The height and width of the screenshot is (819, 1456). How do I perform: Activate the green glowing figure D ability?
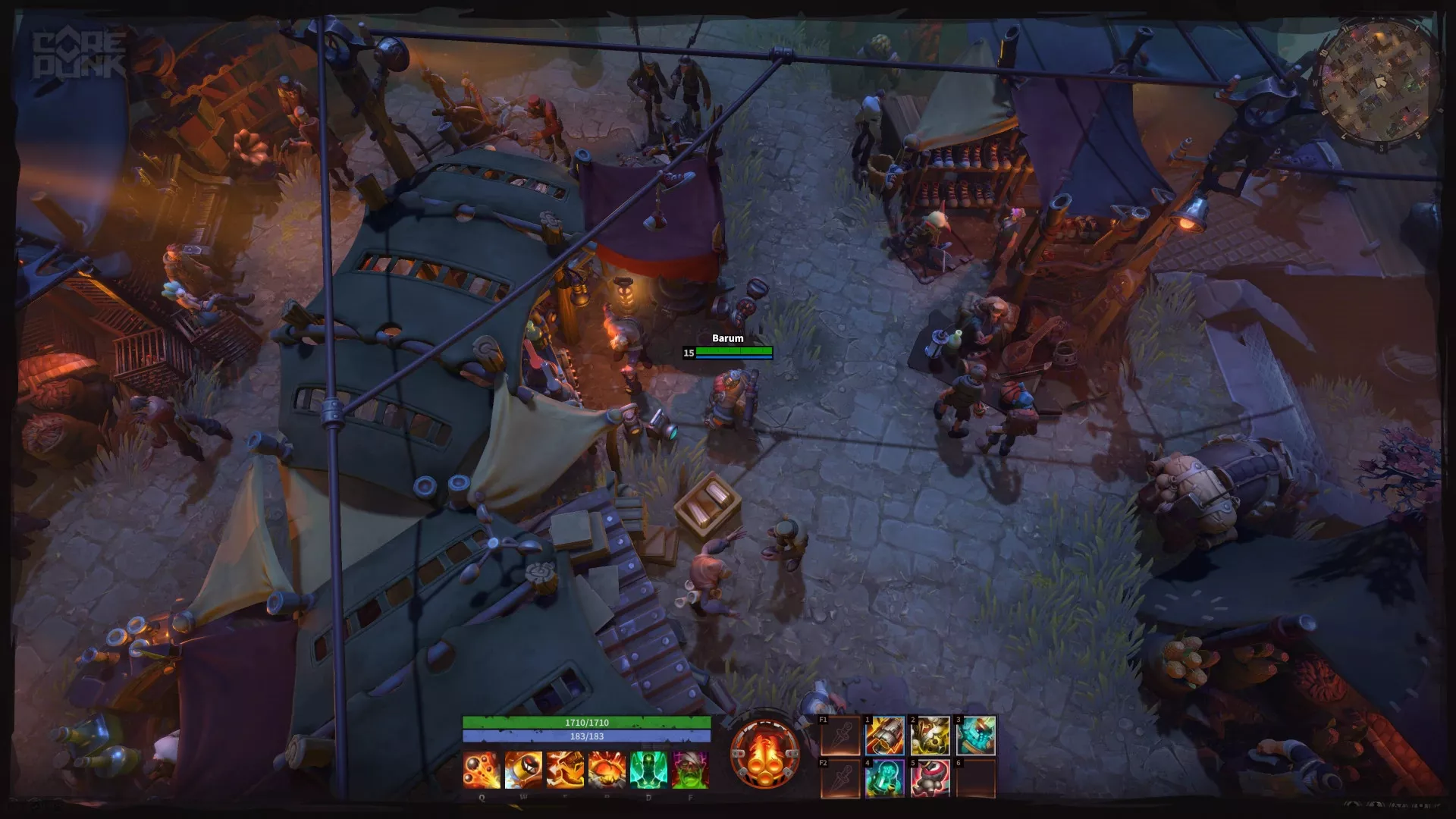tap(648, 770)
